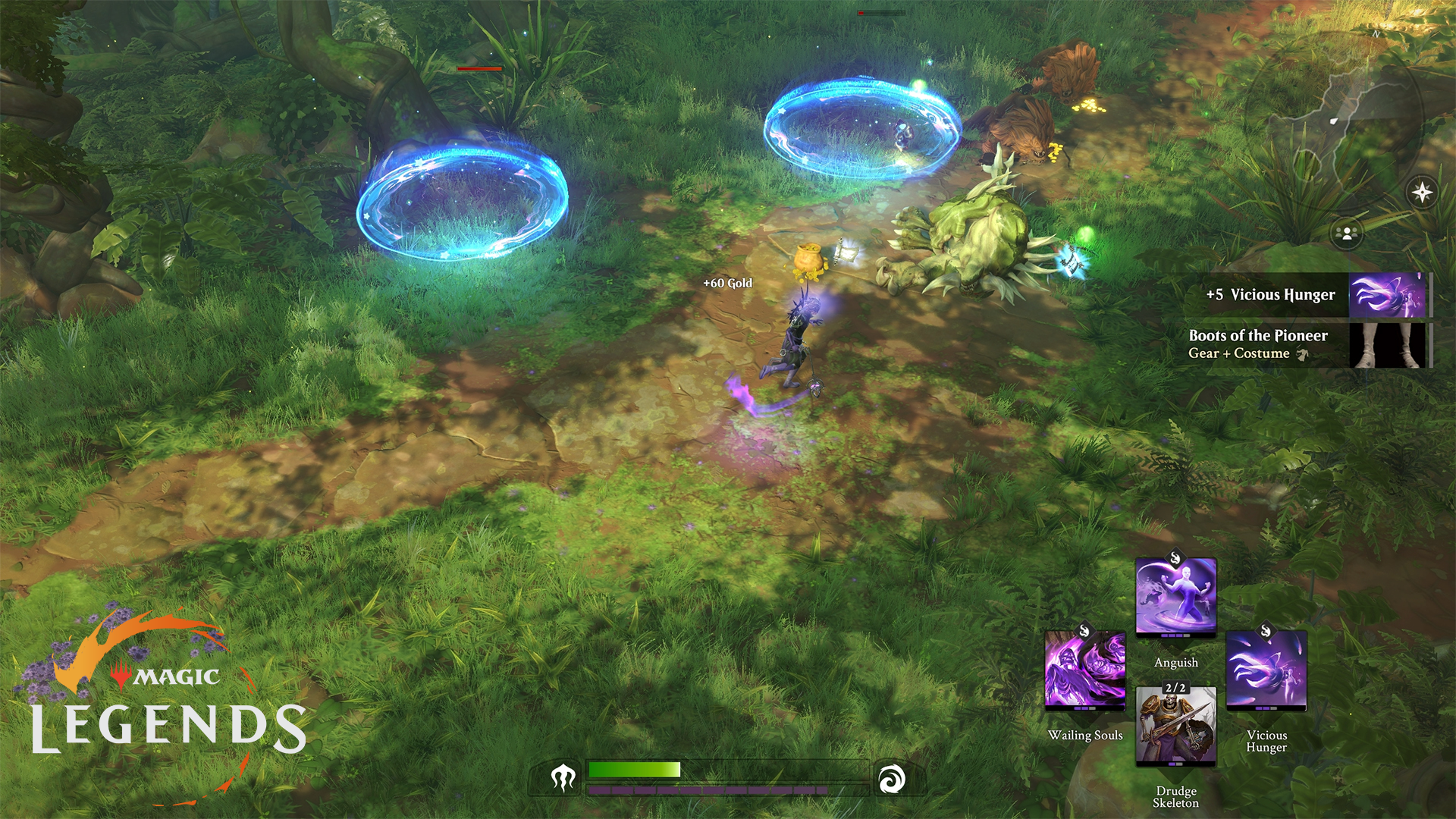Cast the Wailing Souls spell card

[x=1084, y=670]
